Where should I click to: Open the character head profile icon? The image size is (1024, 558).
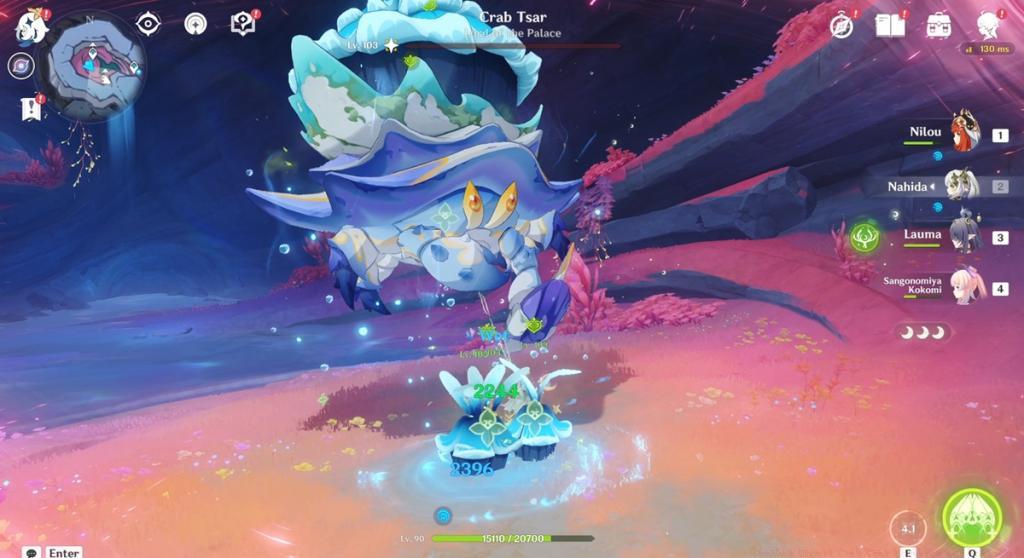click(988, 25)
